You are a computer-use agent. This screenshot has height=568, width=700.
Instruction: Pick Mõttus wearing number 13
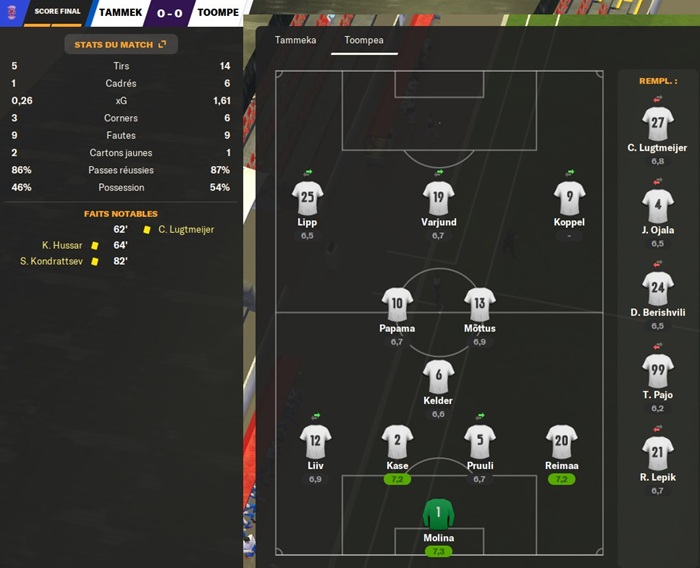[x=480, y=304]
